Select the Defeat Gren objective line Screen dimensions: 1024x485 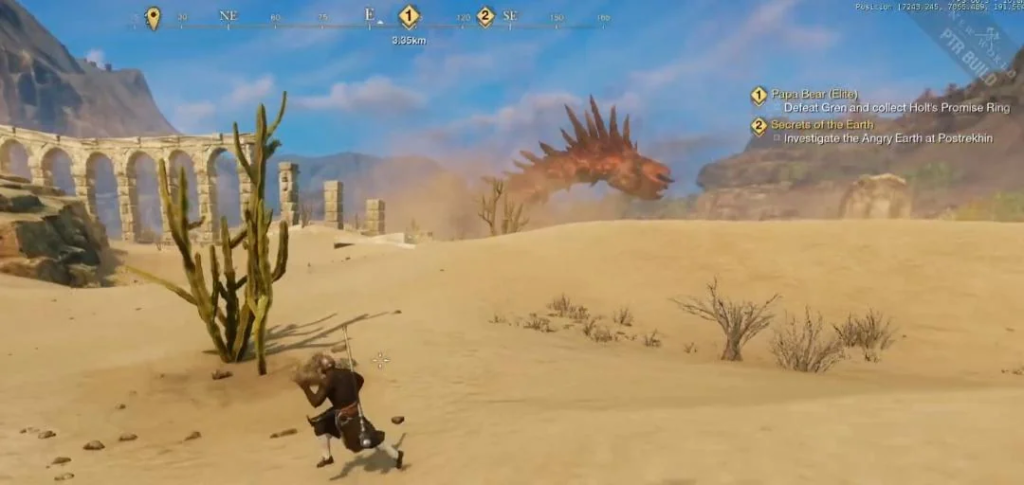(896, 108)
